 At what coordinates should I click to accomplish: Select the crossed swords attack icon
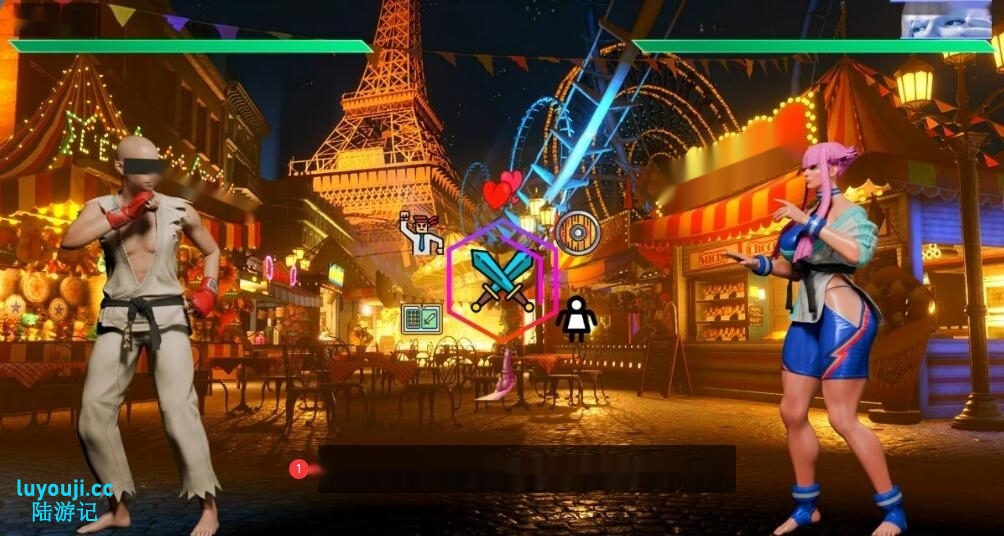pos(502,279)
